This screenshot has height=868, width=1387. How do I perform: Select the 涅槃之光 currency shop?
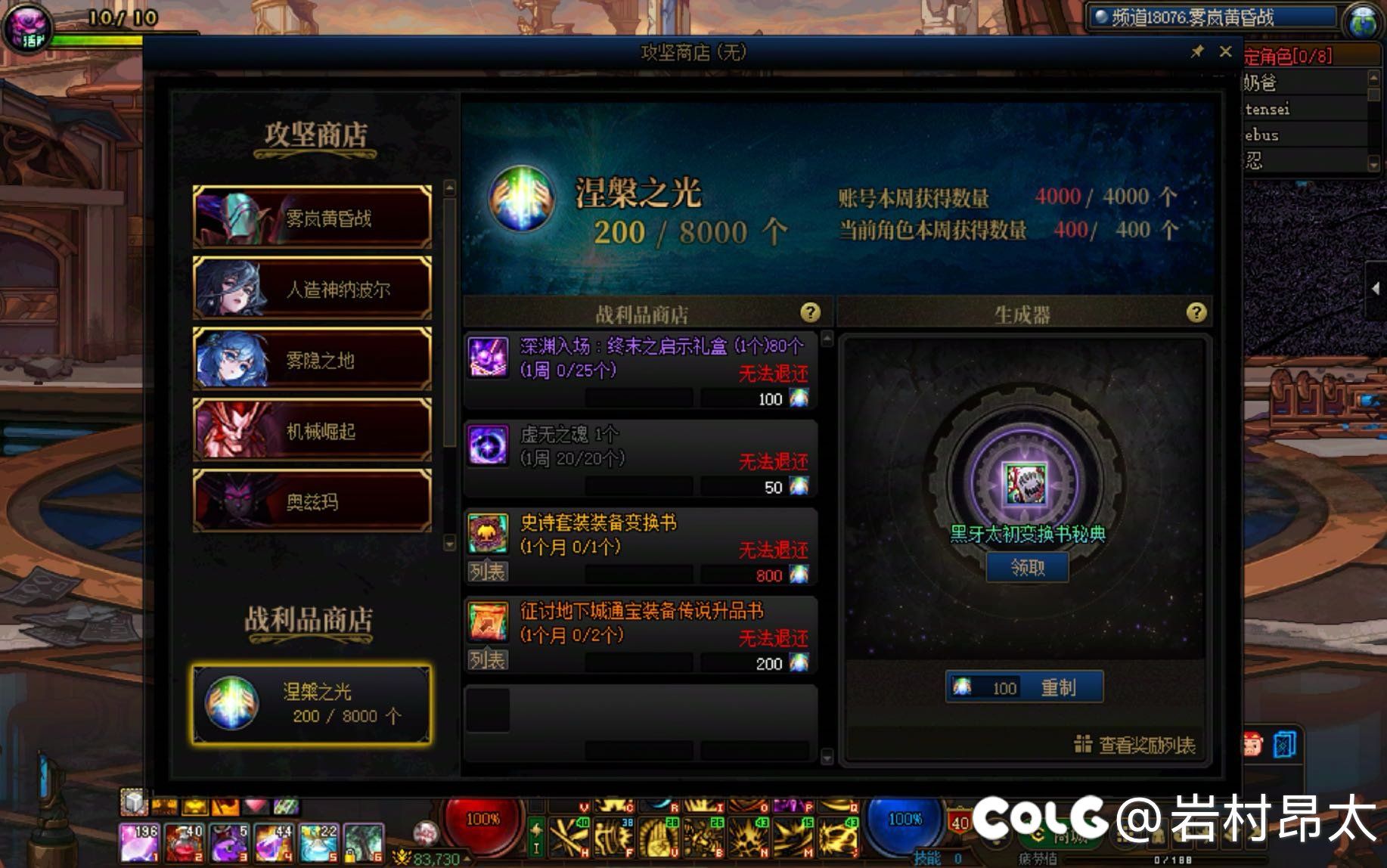[x=312, y=704]
